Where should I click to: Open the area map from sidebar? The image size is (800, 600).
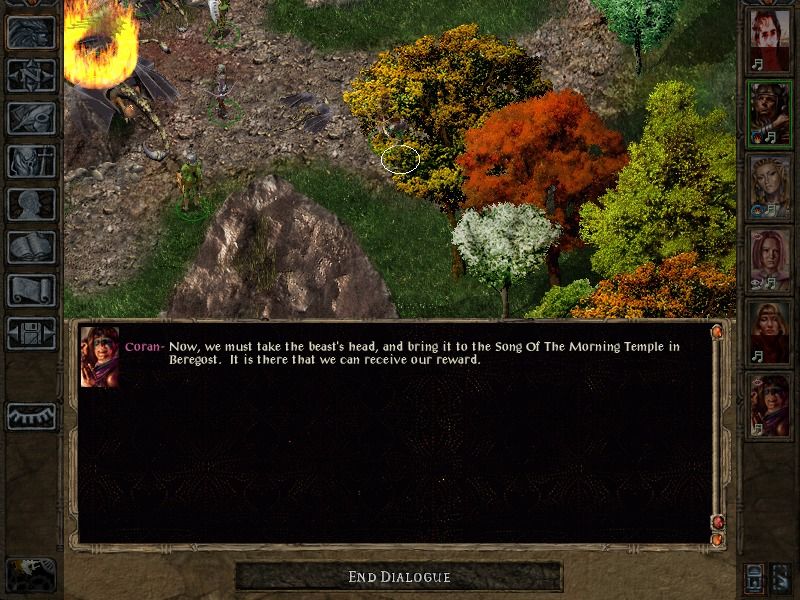(31, 75)
